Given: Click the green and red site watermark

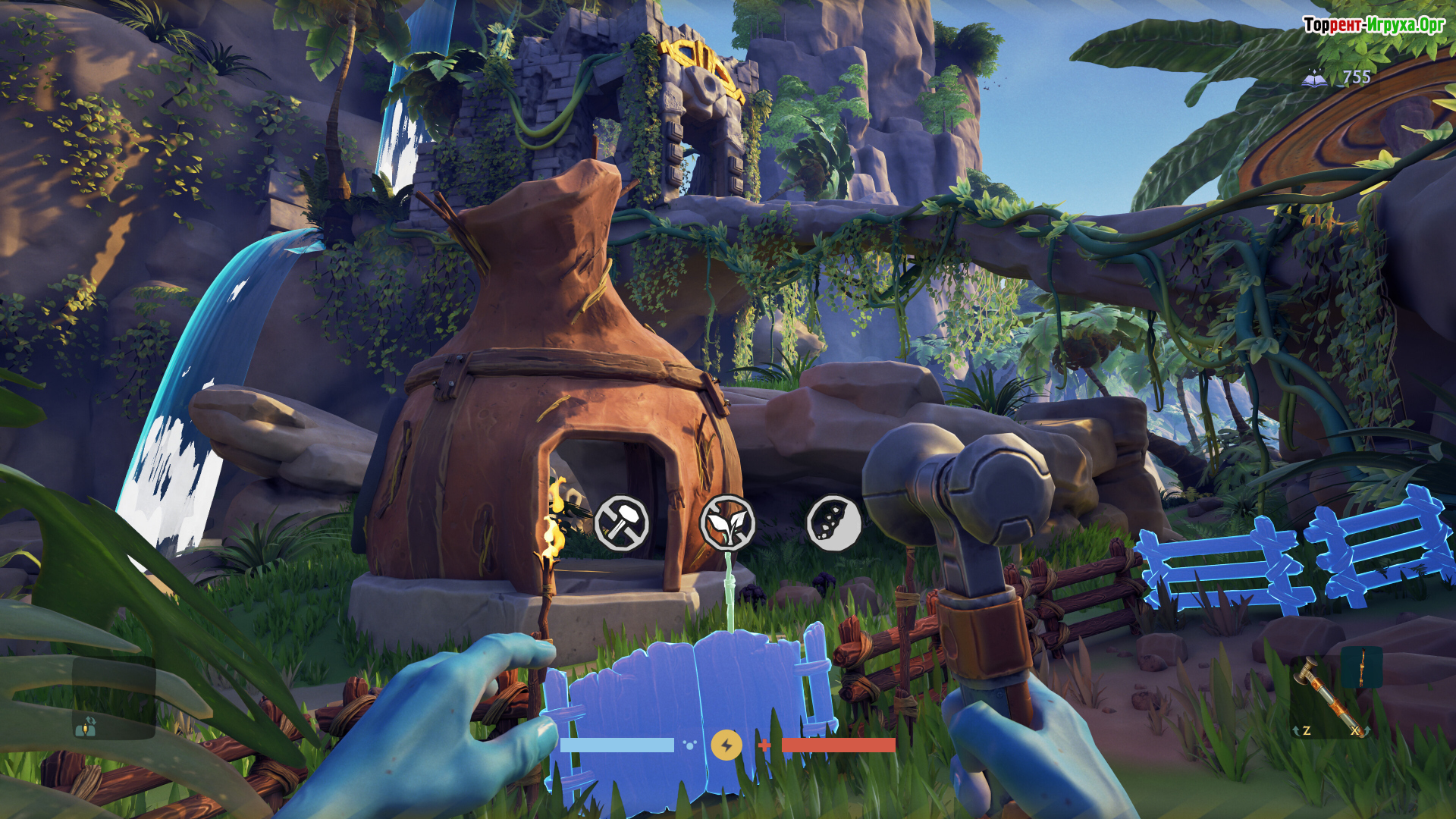Looking at the screenshot, I should (1374, 25).
